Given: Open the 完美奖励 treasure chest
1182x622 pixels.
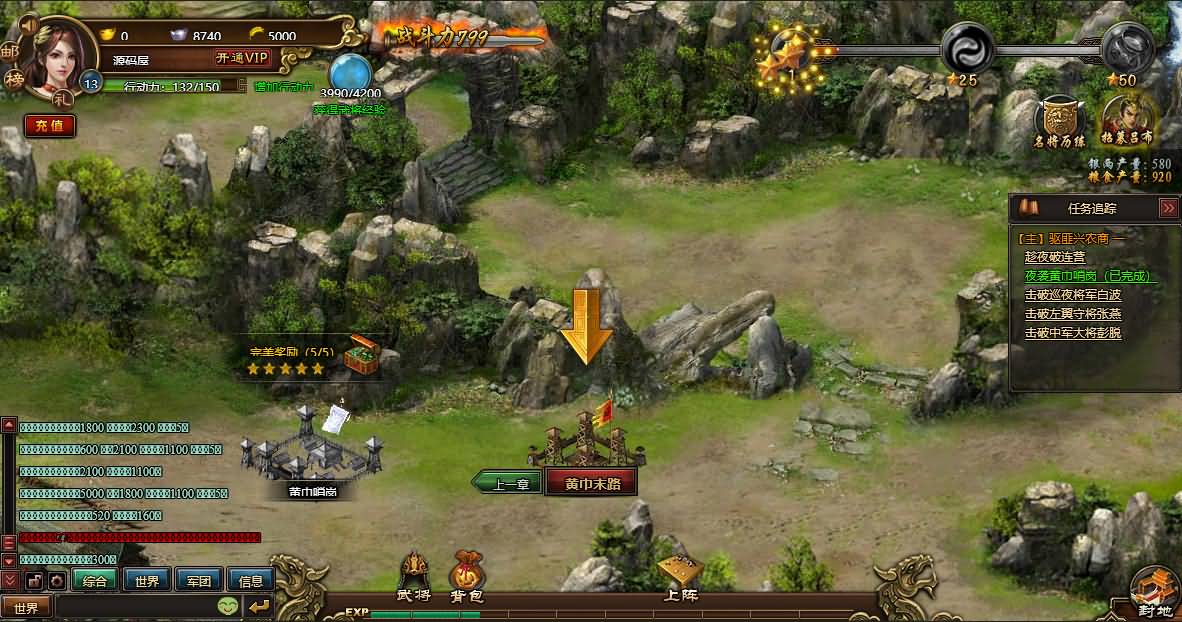Looking at the screenshot, I should point(361,356).
